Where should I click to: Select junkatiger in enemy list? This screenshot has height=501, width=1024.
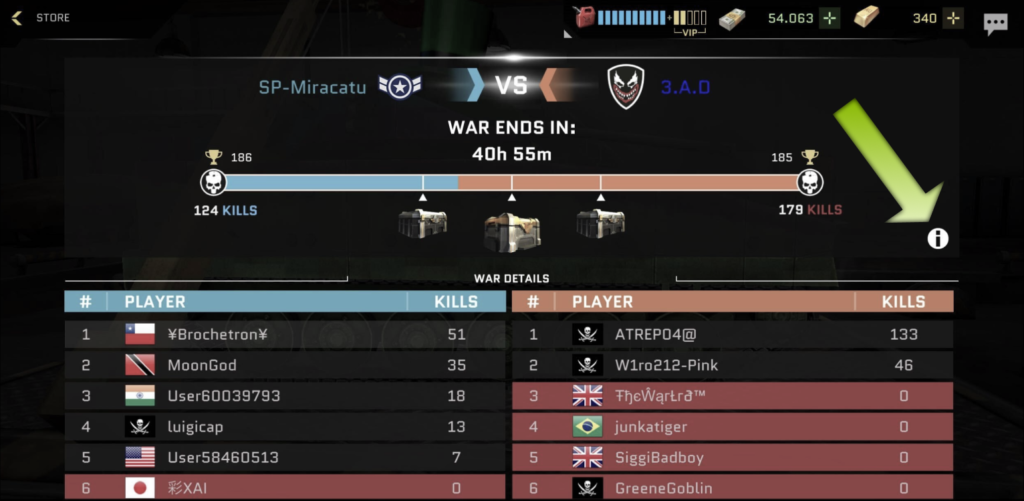coord(732,427)
